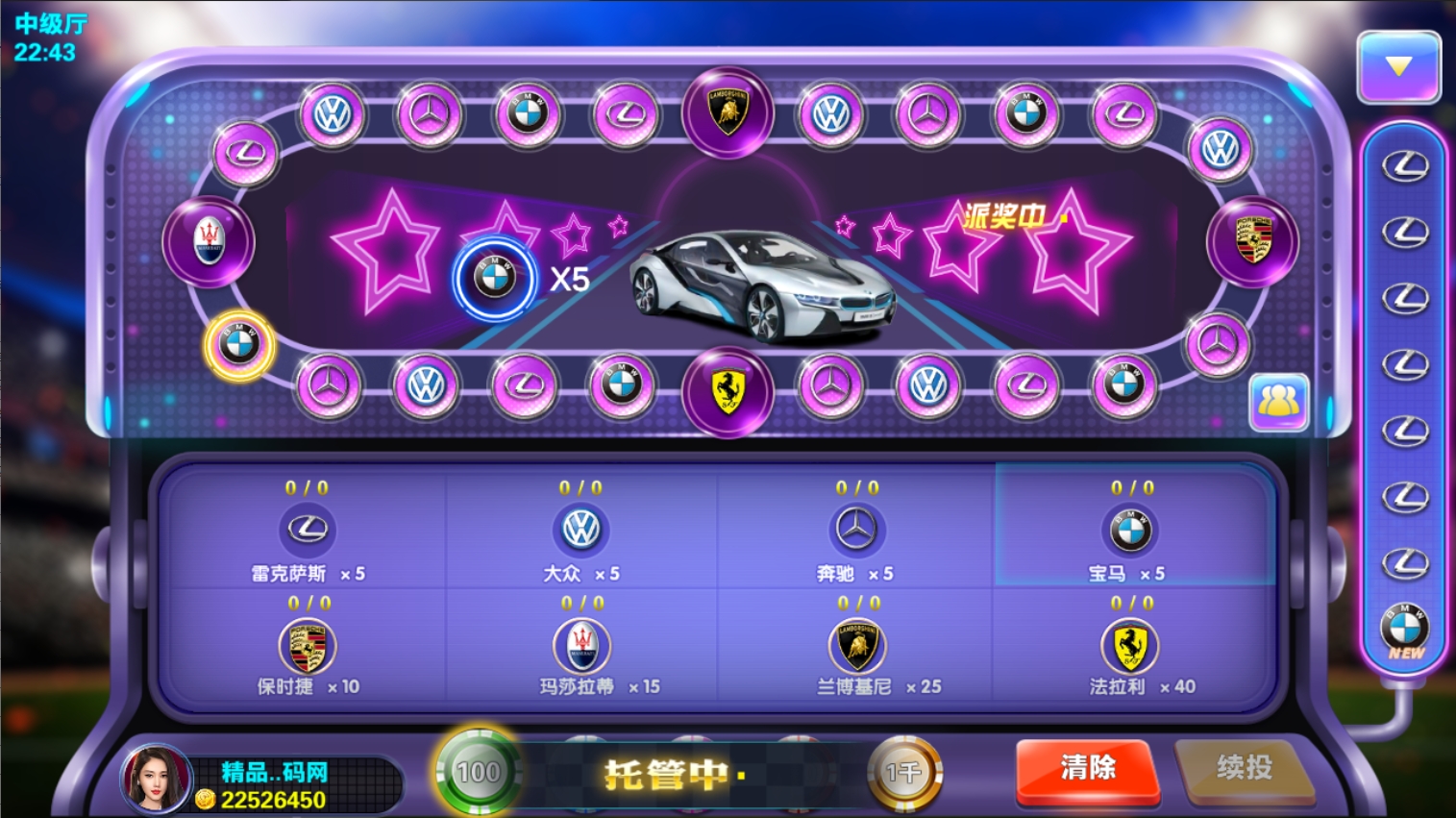The image size is (1456, 818).
Task: Click the 续投 repeat bet button
Action: [x=1244, y=769]
